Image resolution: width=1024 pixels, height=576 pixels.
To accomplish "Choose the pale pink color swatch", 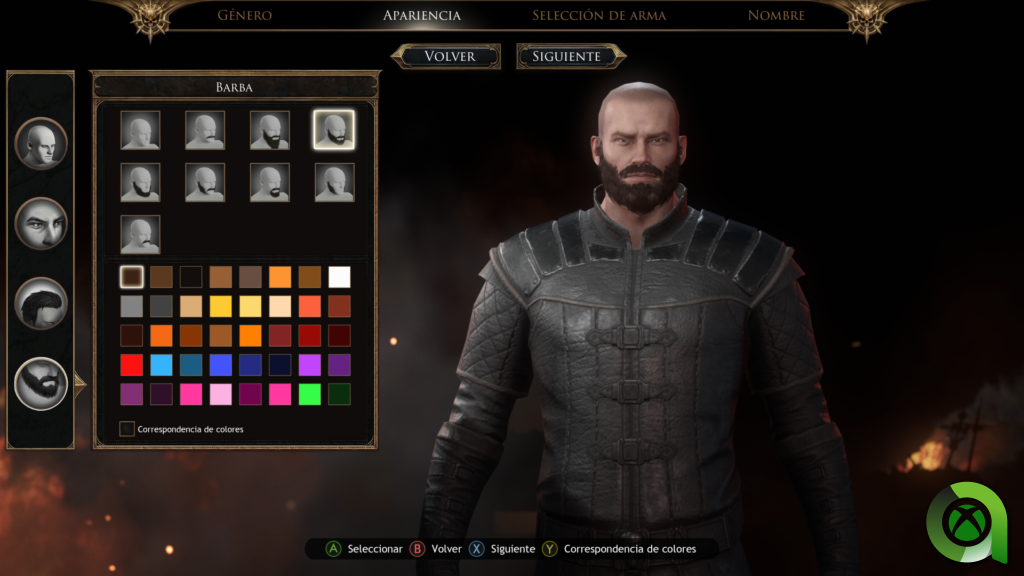I will 220,394.
